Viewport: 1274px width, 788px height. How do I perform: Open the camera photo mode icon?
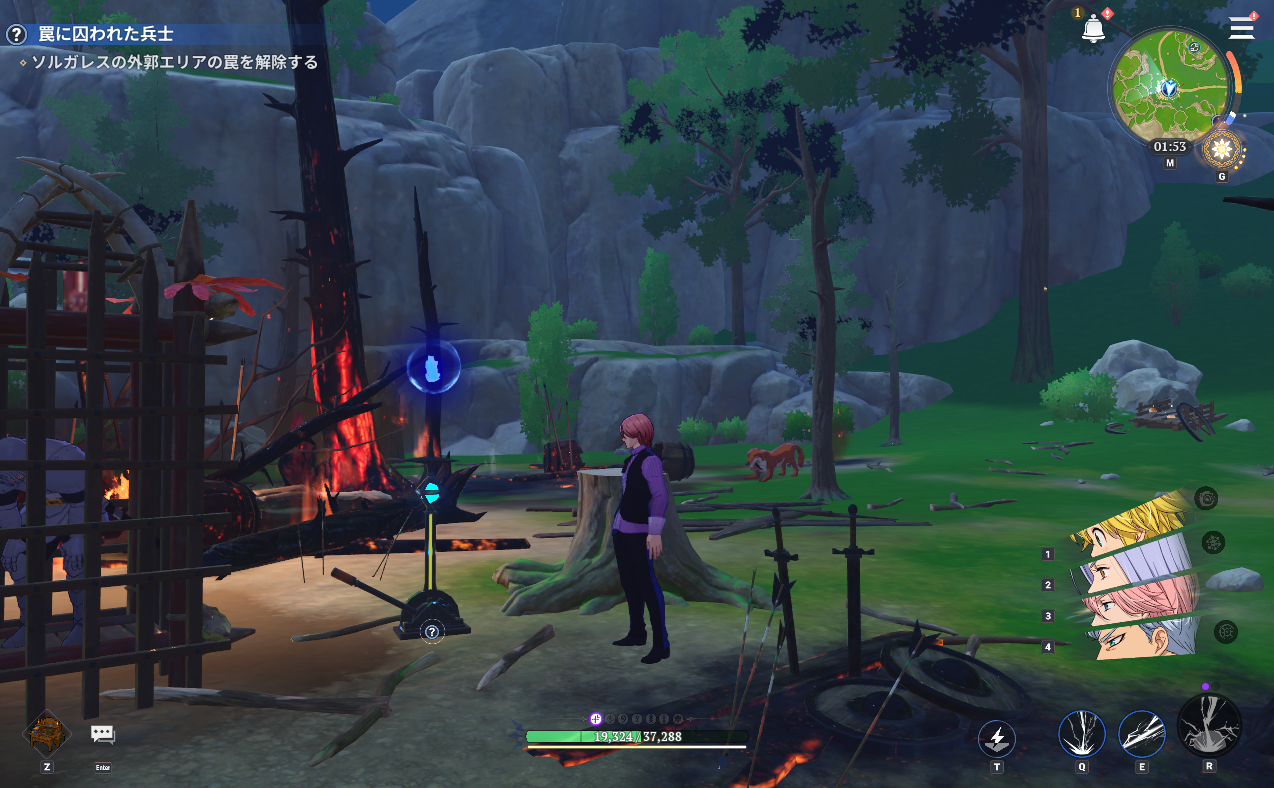tap(1207, 498)
